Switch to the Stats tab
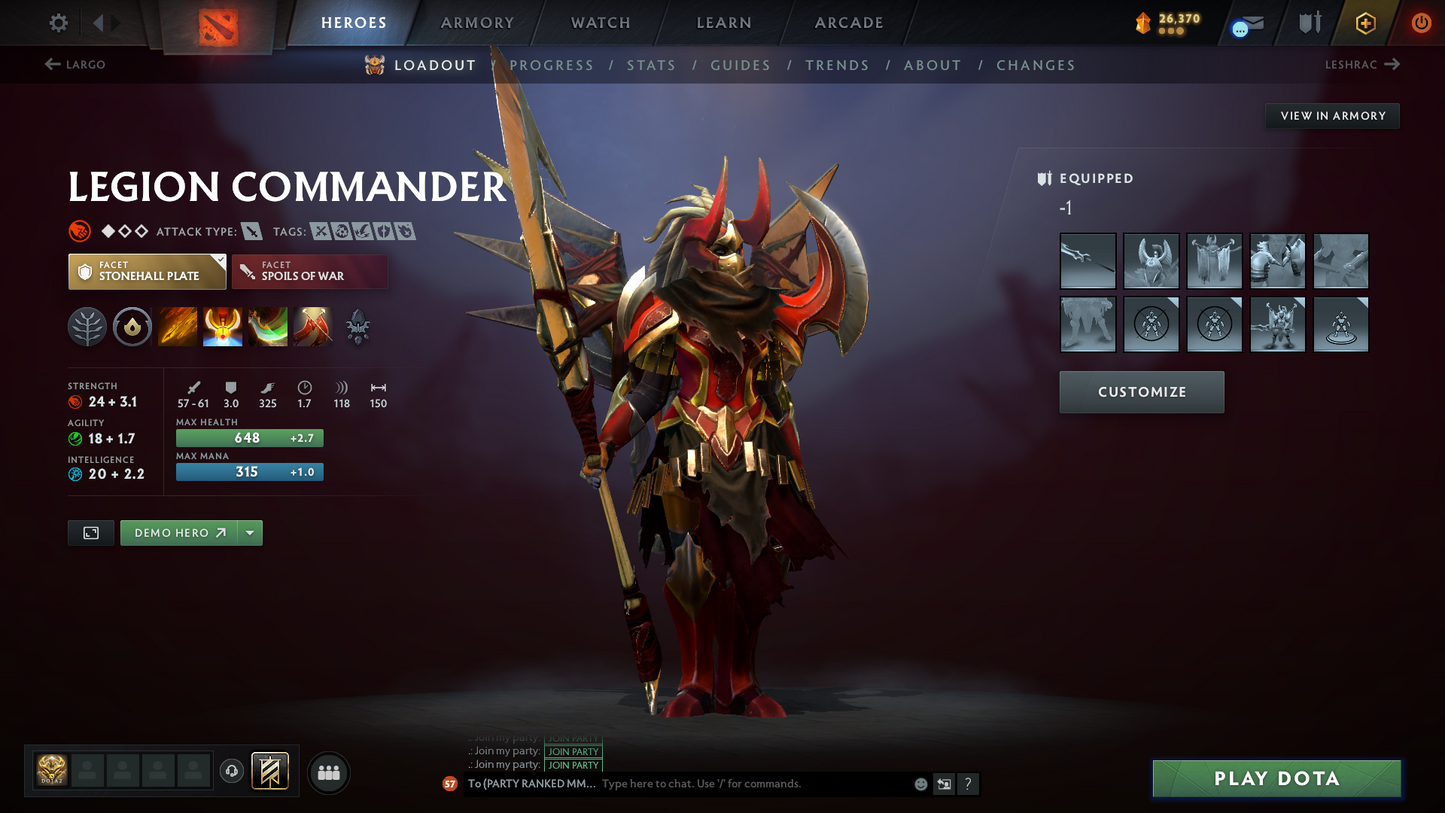Viewport: 1445px width, 813px height. click(x=651, y=64)
